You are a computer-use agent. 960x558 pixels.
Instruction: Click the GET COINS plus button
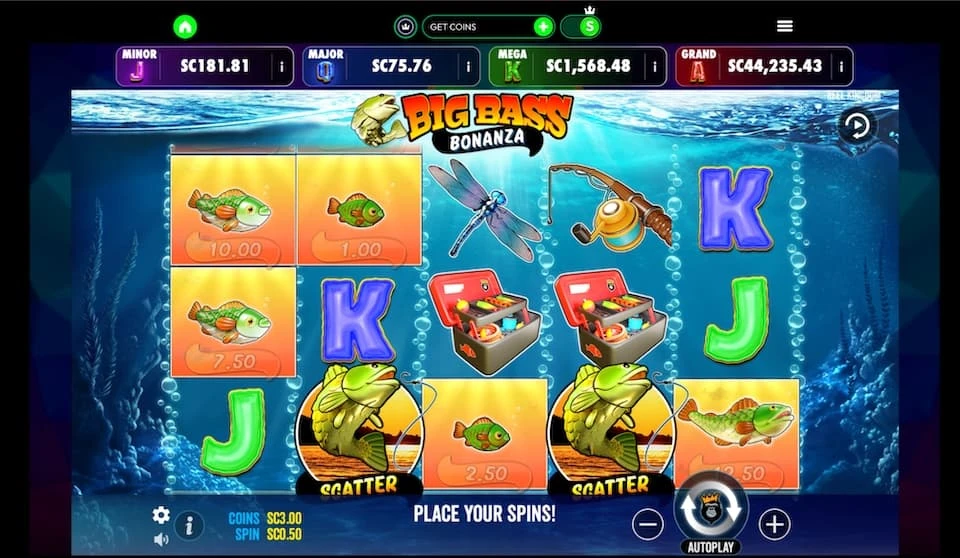tap(542, 27)
